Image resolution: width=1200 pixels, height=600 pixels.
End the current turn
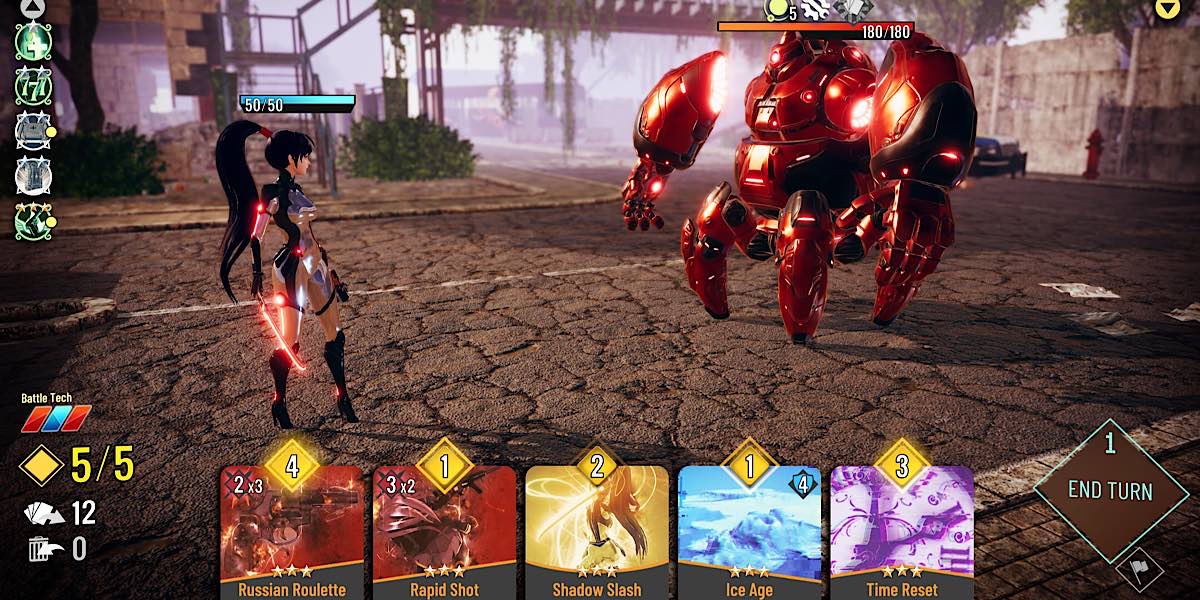[1109, 490]
